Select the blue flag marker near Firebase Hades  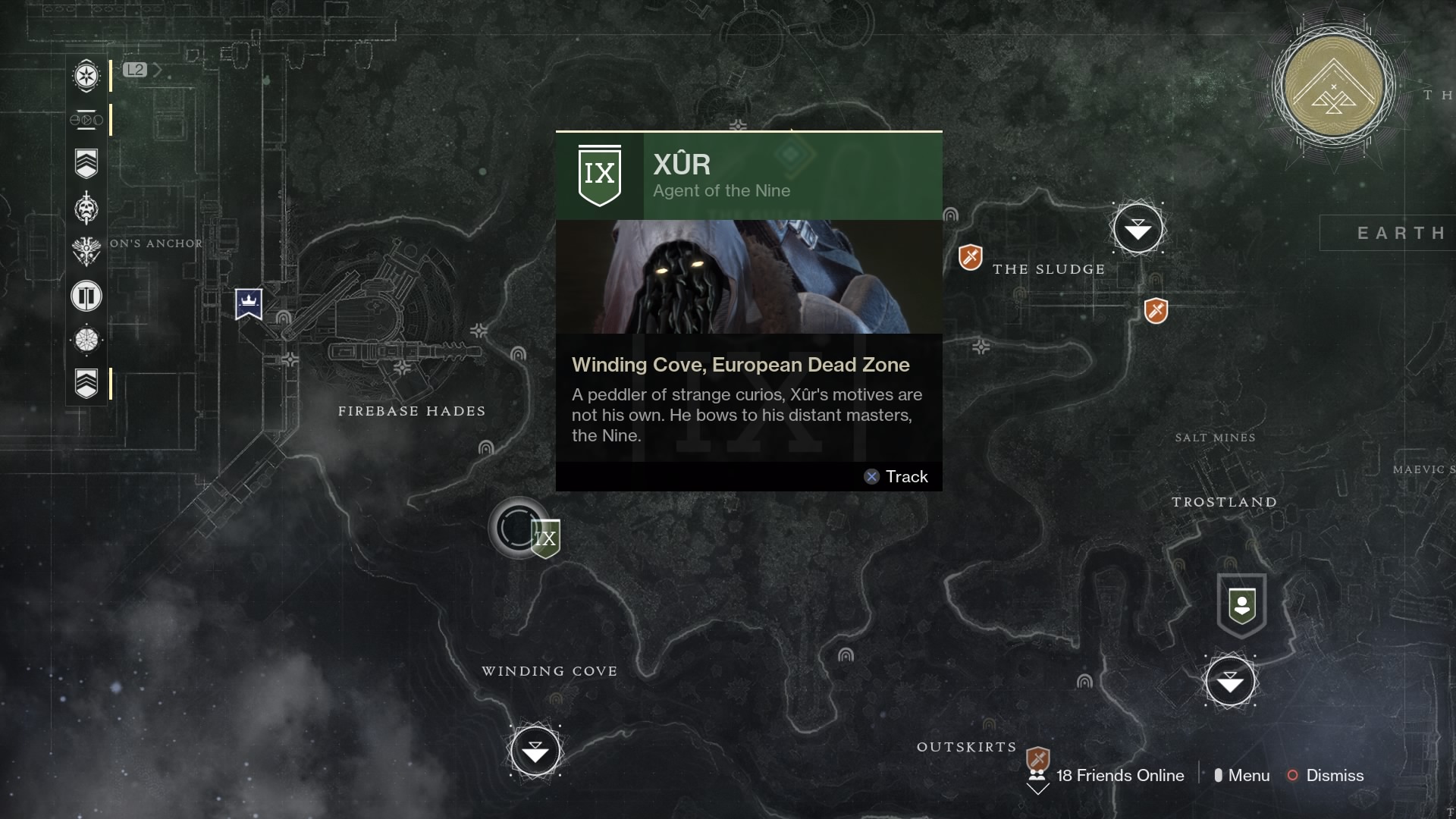click(250, 304)
